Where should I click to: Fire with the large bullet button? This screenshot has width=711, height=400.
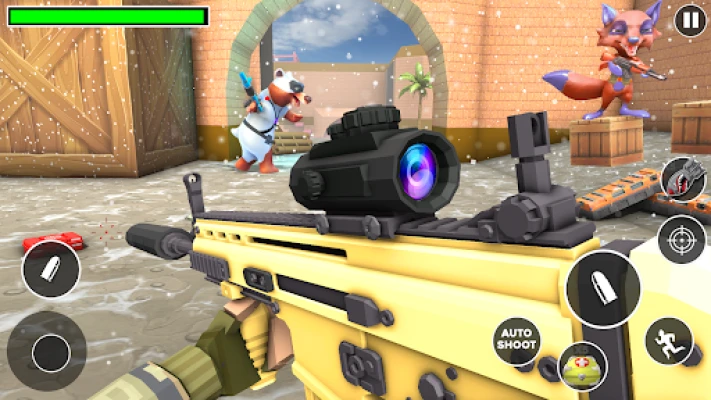point(602,289)
